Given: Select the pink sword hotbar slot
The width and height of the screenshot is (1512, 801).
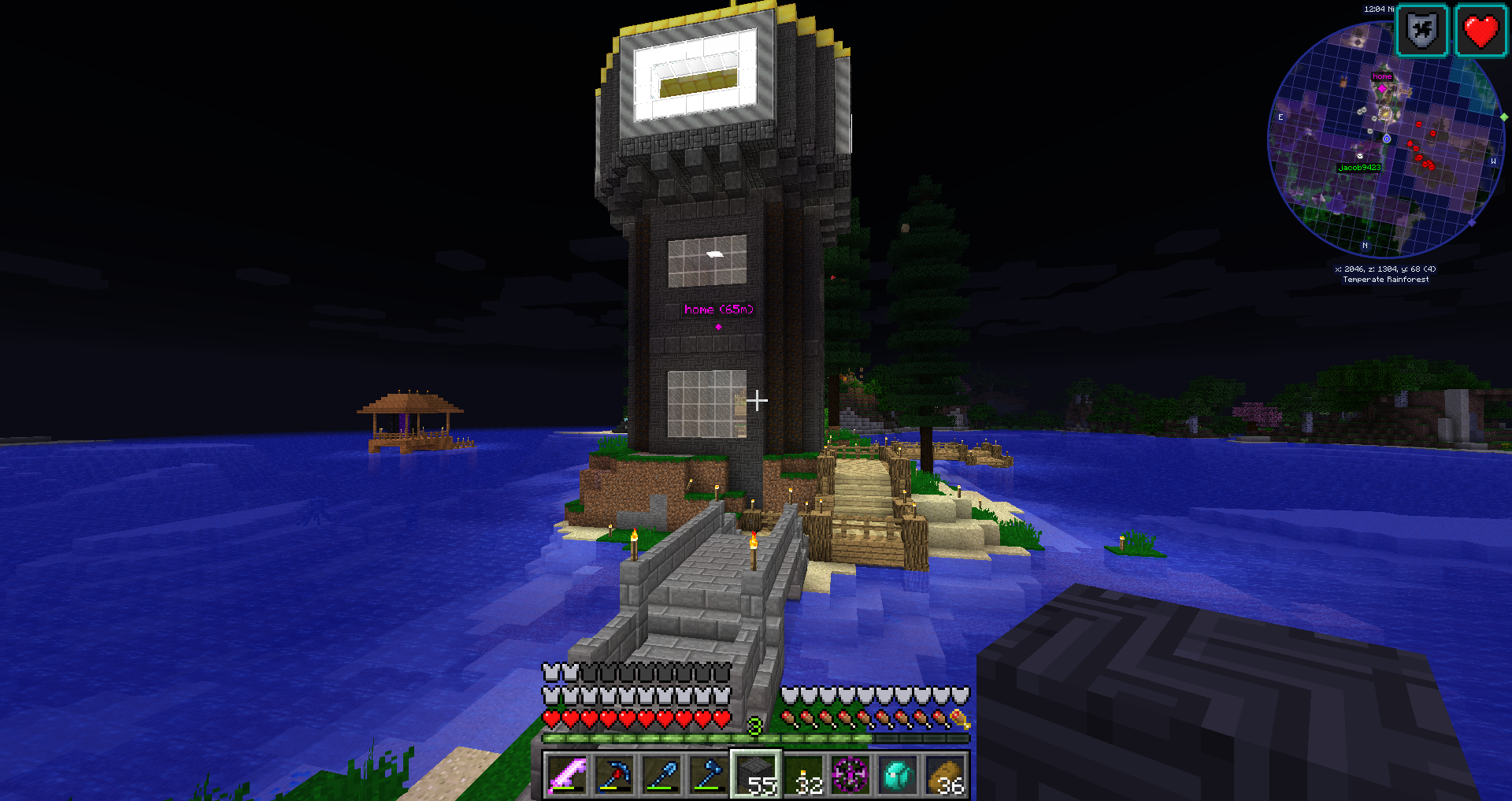Looking at the screenshot, I should tap(567, 774).
